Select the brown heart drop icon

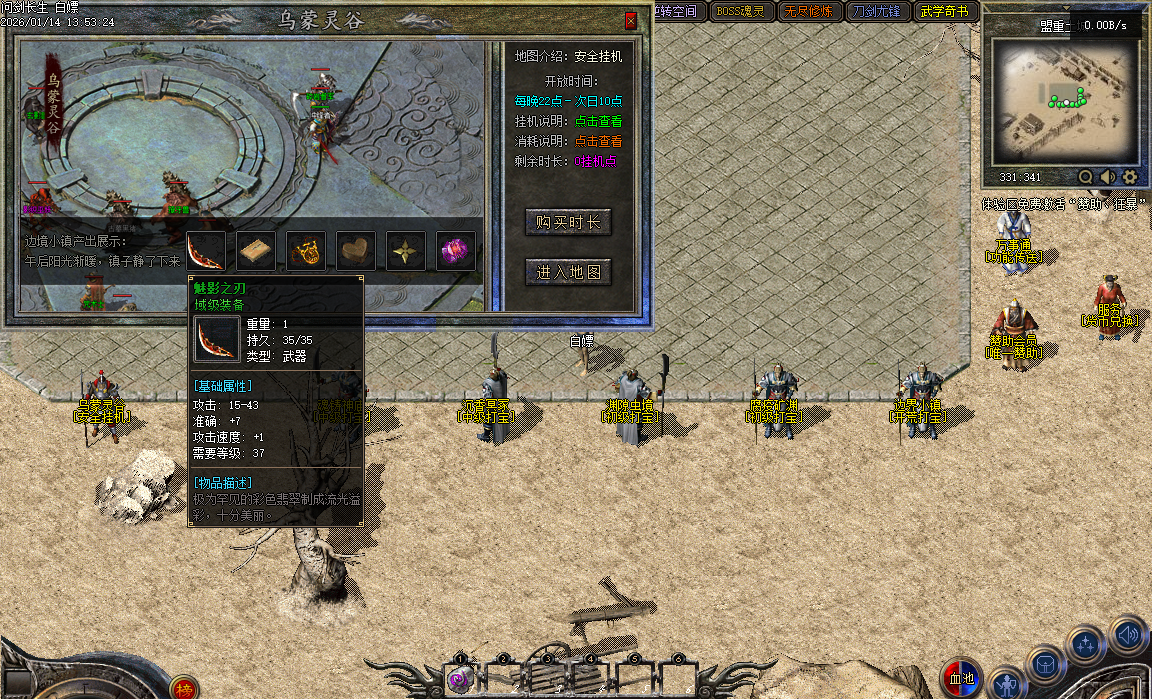coord(356,251)
